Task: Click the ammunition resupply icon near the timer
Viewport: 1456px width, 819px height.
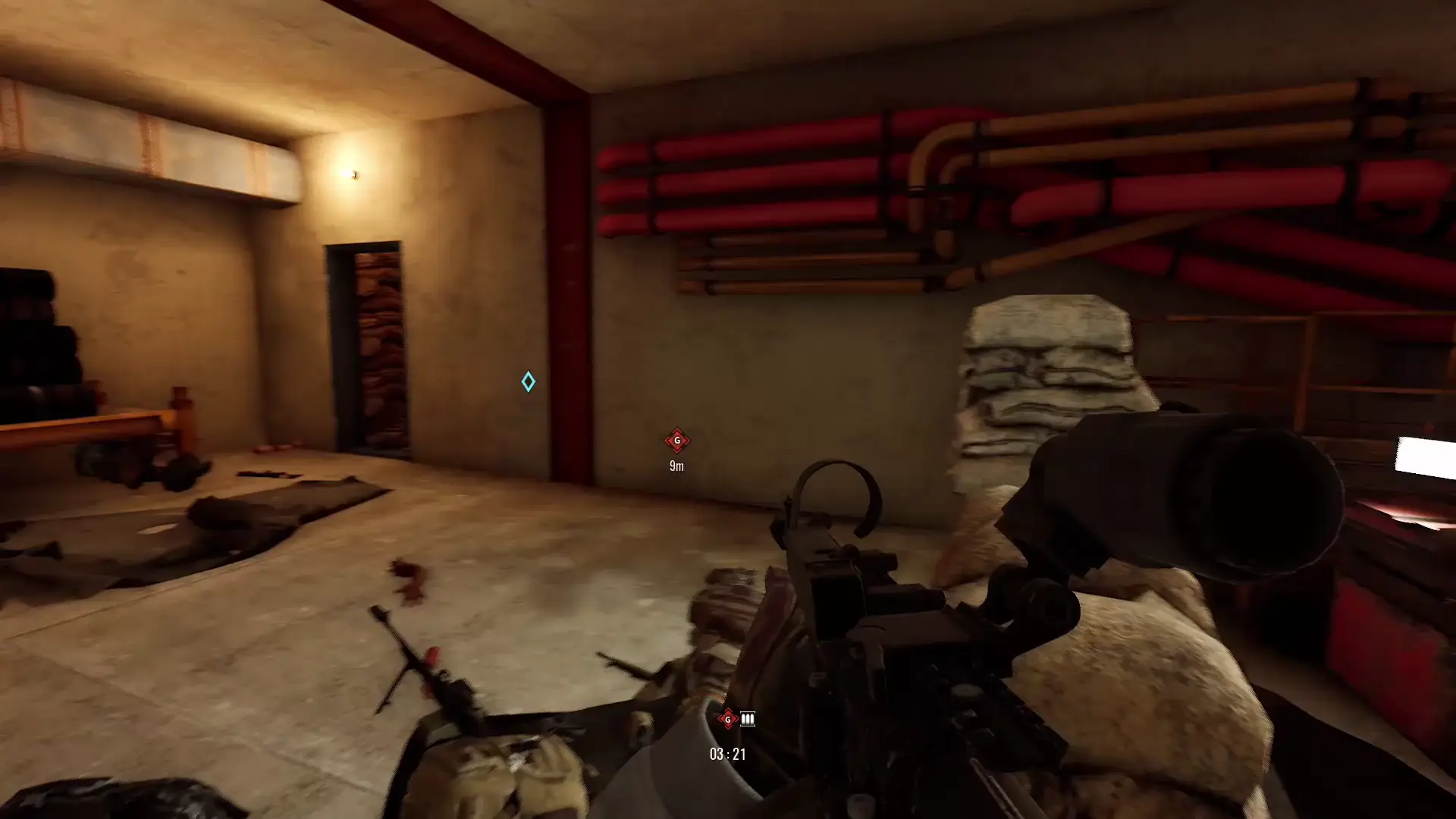Action: coord(746,719)
